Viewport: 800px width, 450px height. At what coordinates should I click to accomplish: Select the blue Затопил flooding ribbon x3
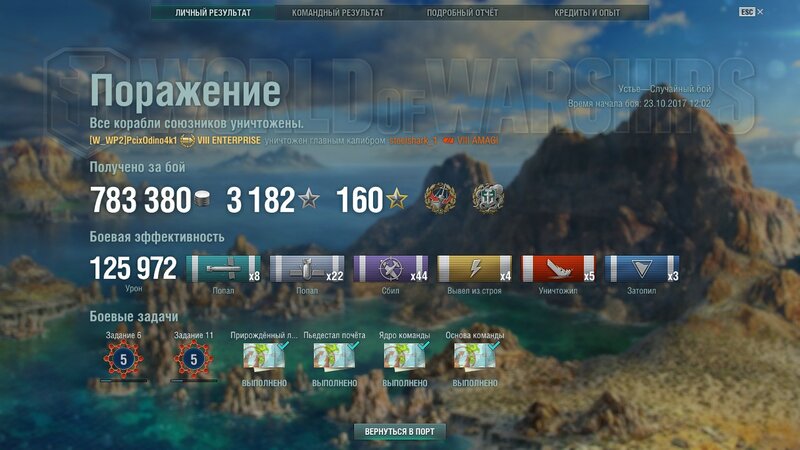(643, 268)
